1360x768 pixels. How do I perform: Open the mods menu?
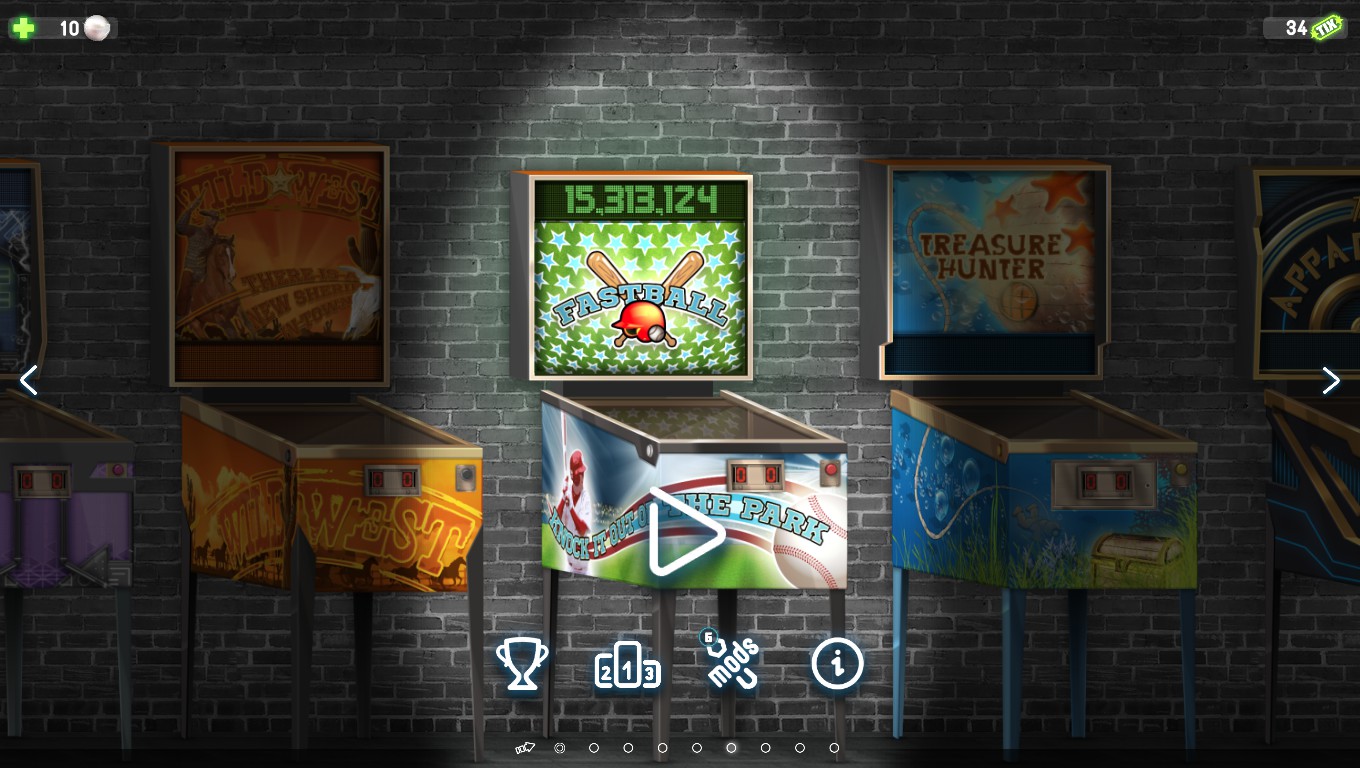point(732,662)
